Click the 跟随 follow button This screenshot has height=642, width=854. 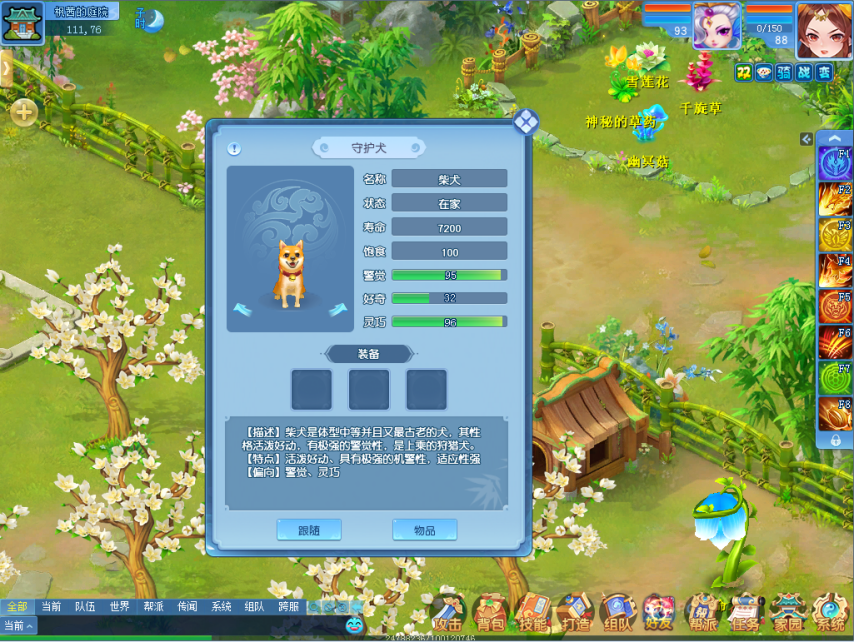coord(309,530)
